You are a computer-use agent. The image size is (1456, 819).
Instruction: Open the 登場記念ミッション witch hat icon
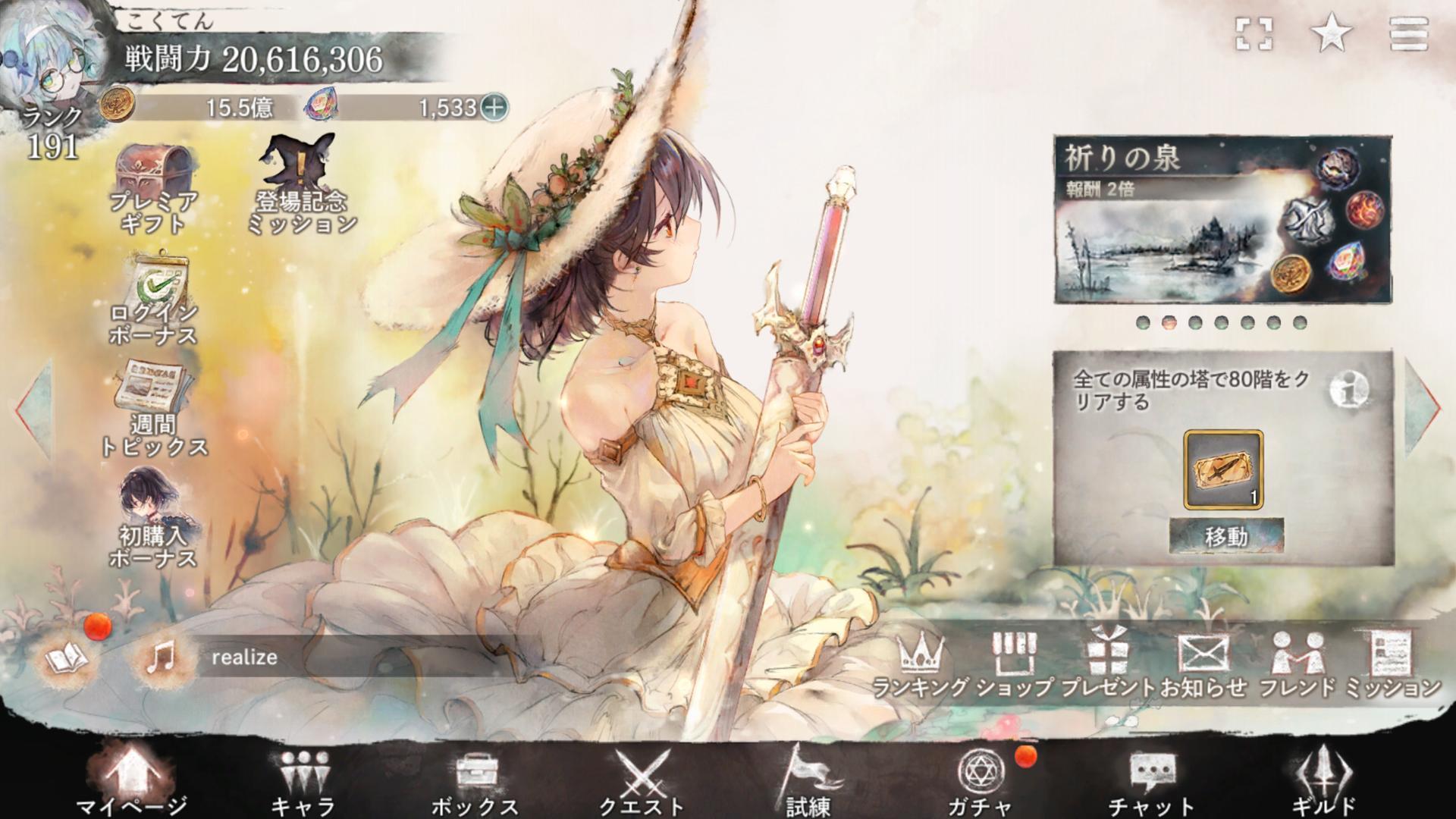[300, 182]
